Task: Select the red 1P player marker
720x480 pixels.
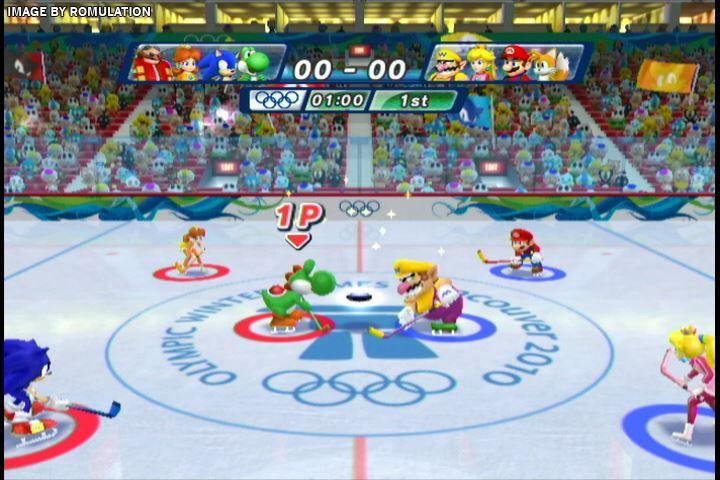Action: tap(296, 221)
